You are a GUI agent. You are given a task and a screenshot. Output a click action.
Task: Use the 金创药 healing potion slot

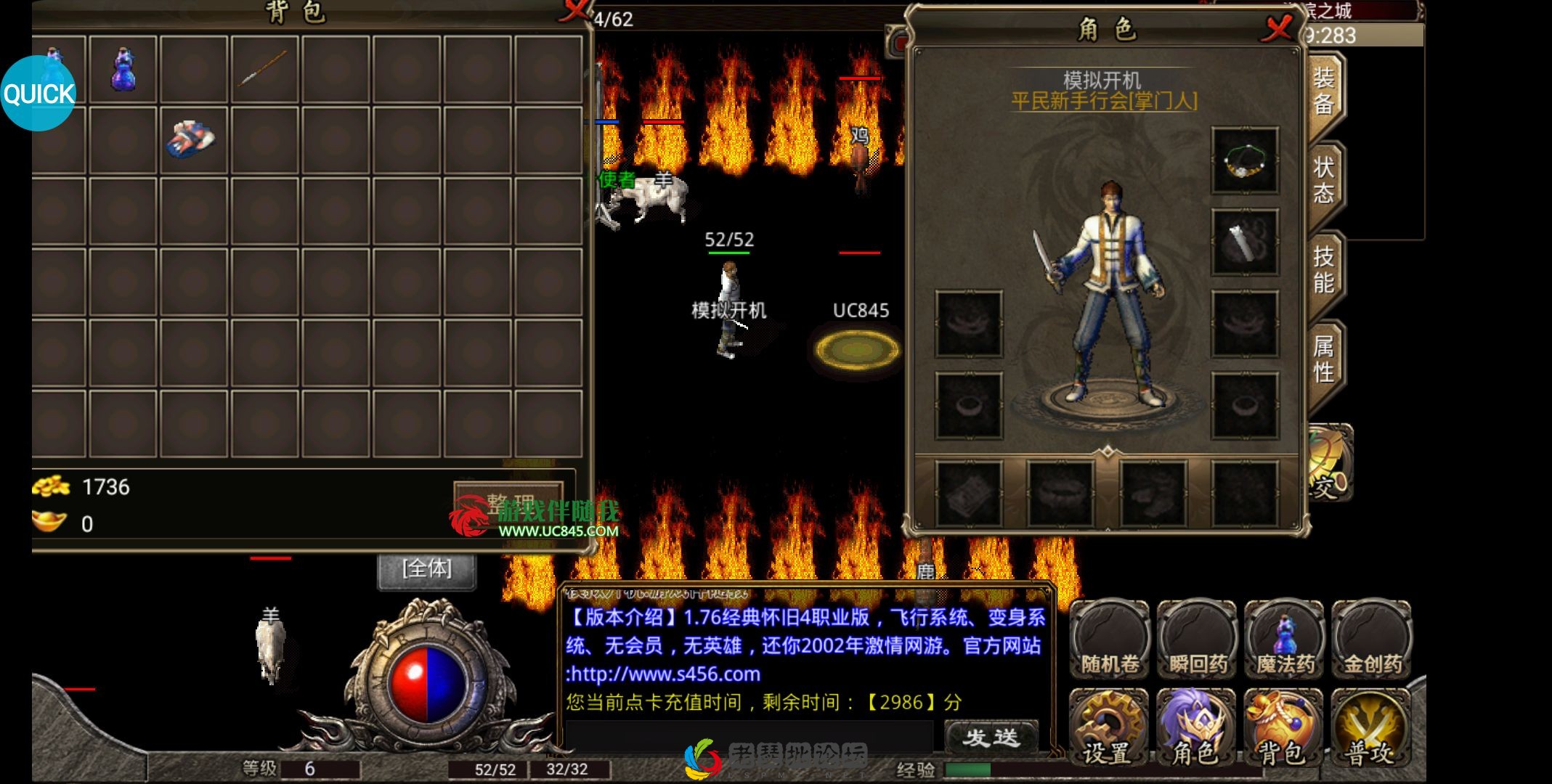[1372, 639]
